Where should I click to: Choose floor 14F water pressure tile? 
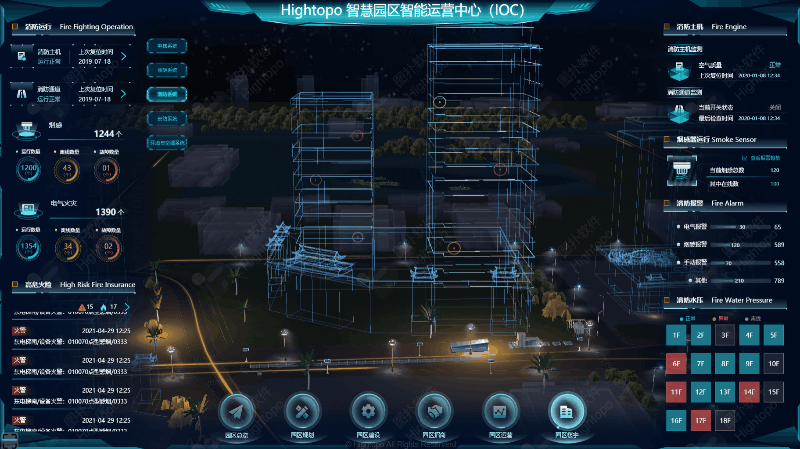click(x=749, y=392)
